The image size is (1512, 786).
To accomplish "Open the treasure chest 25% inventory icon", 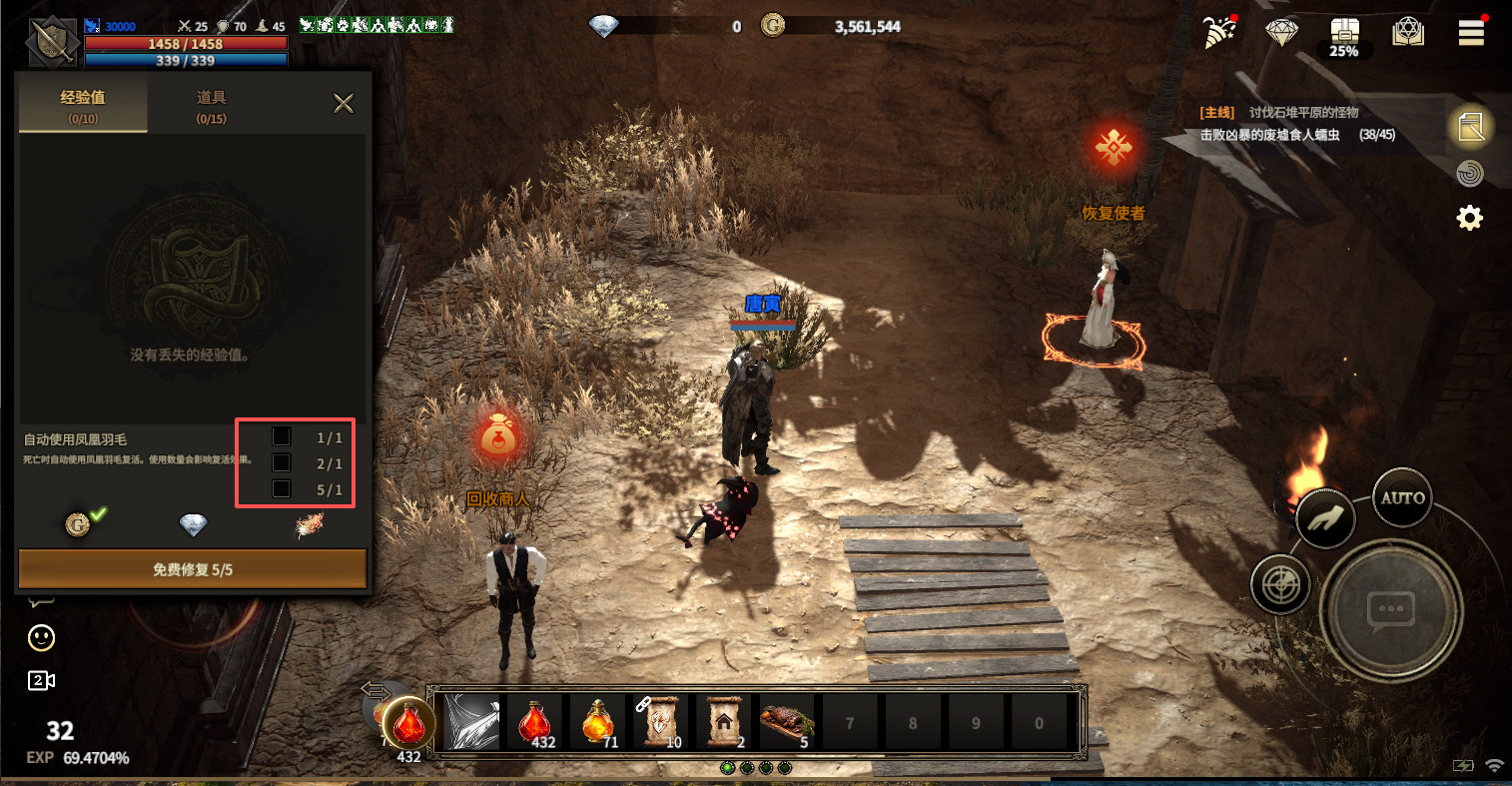I will pyautogui.click(x=1344, y=36).
